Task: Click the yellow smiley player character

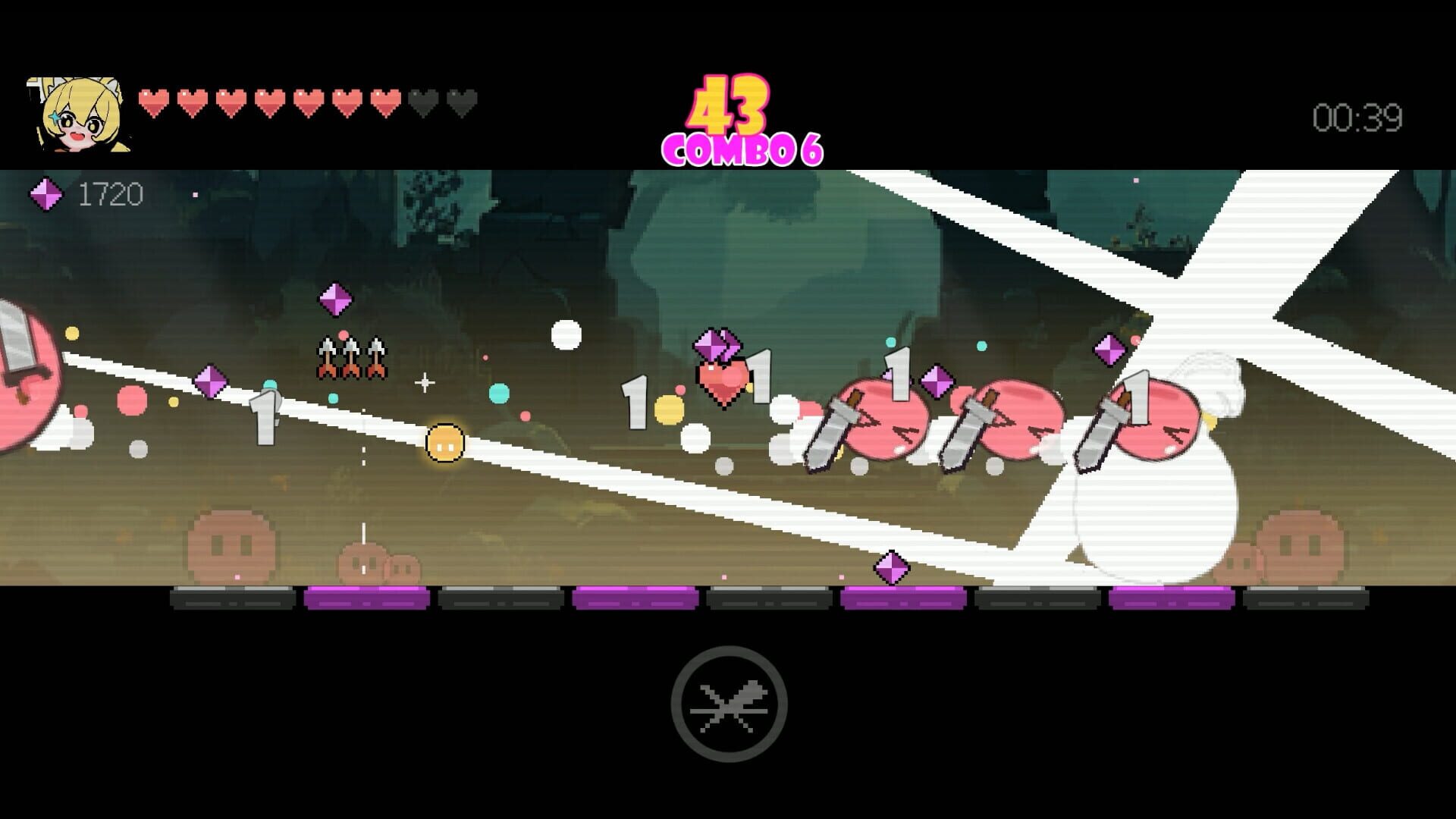Action: coord(444,444)
